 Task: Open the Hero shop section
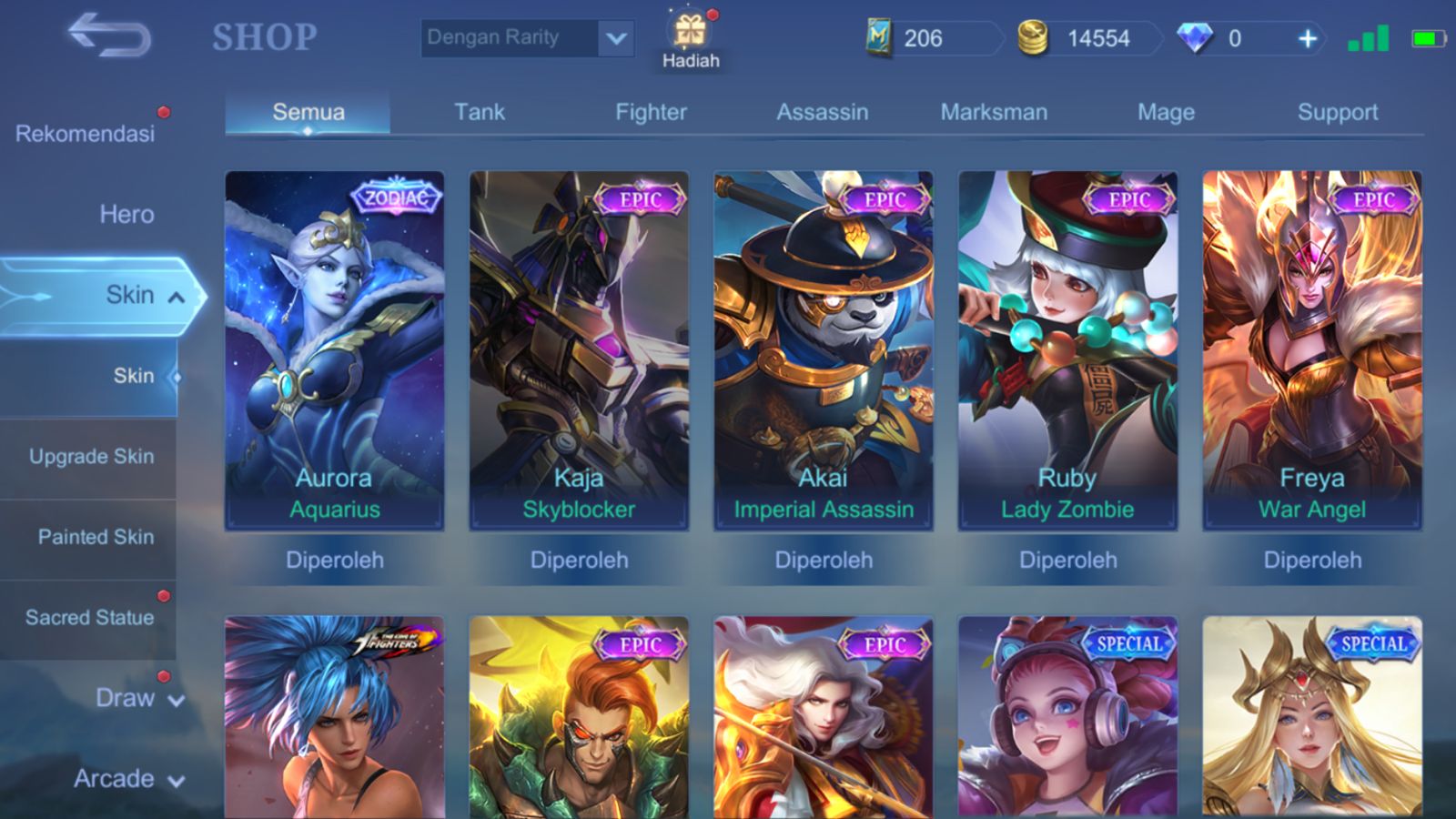(x=126, y=215)
